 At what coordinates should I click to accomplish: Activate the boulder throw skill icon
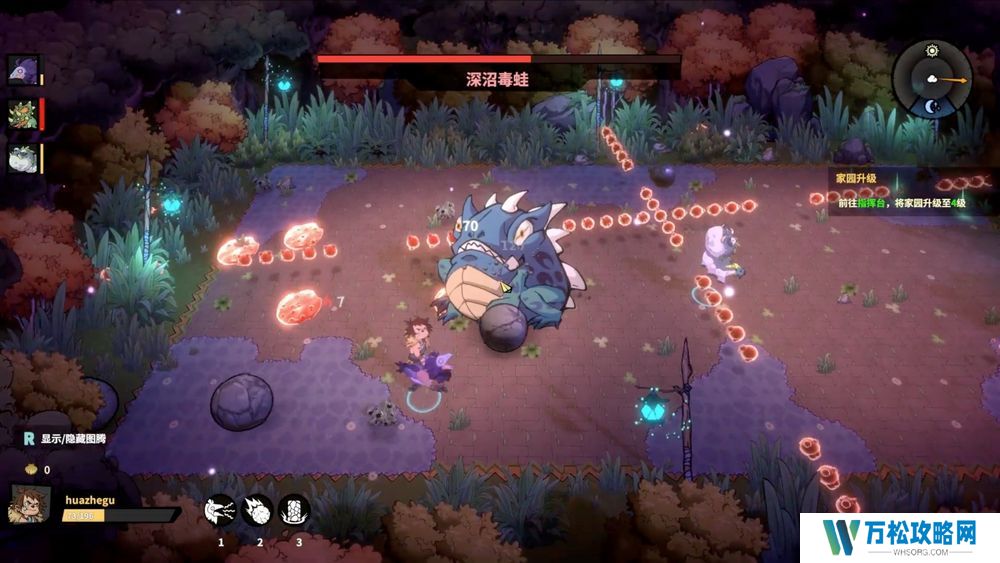pyautogui.click(x=257, y=511)
